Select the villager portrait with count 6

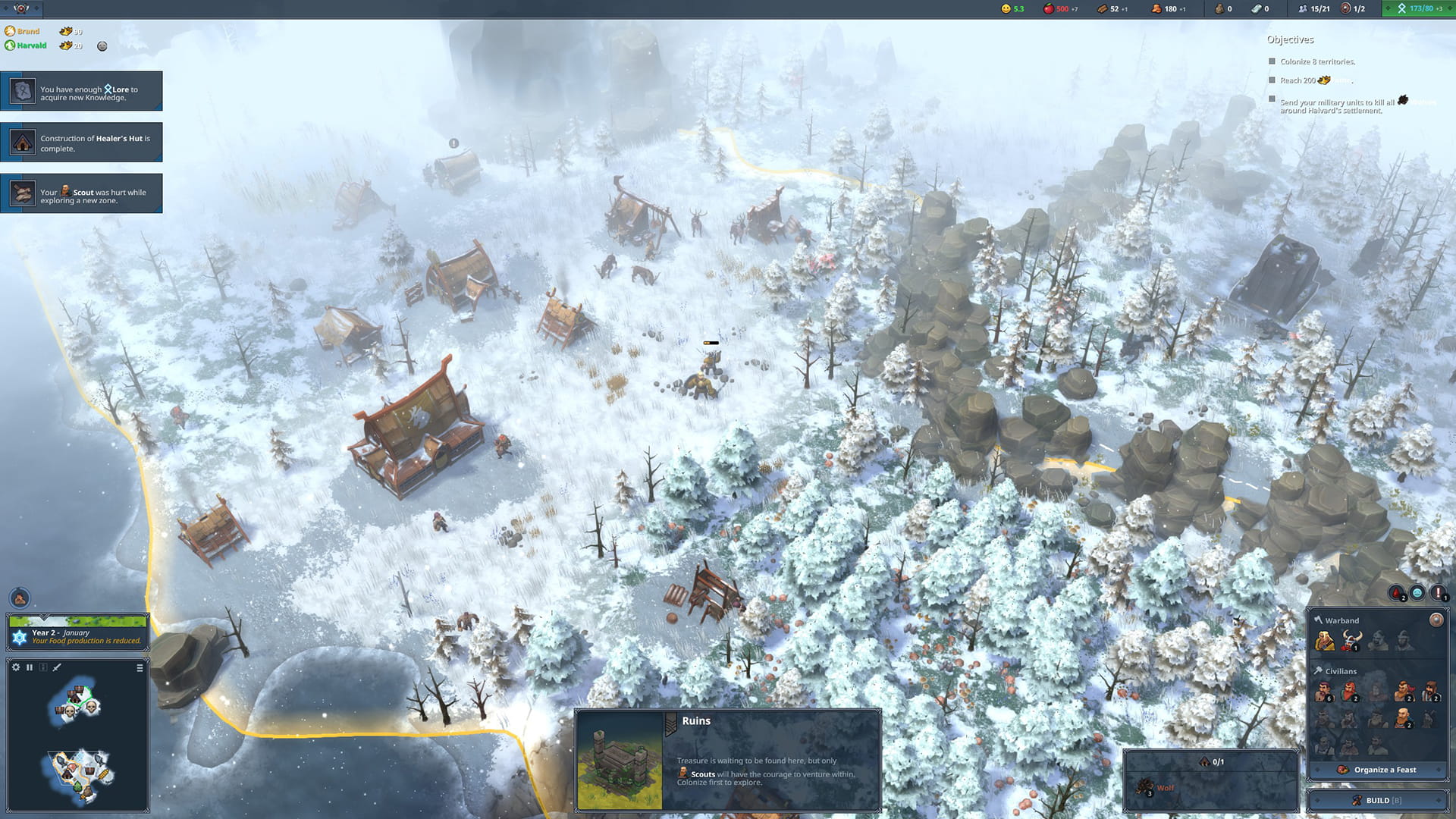point(1324,692)
